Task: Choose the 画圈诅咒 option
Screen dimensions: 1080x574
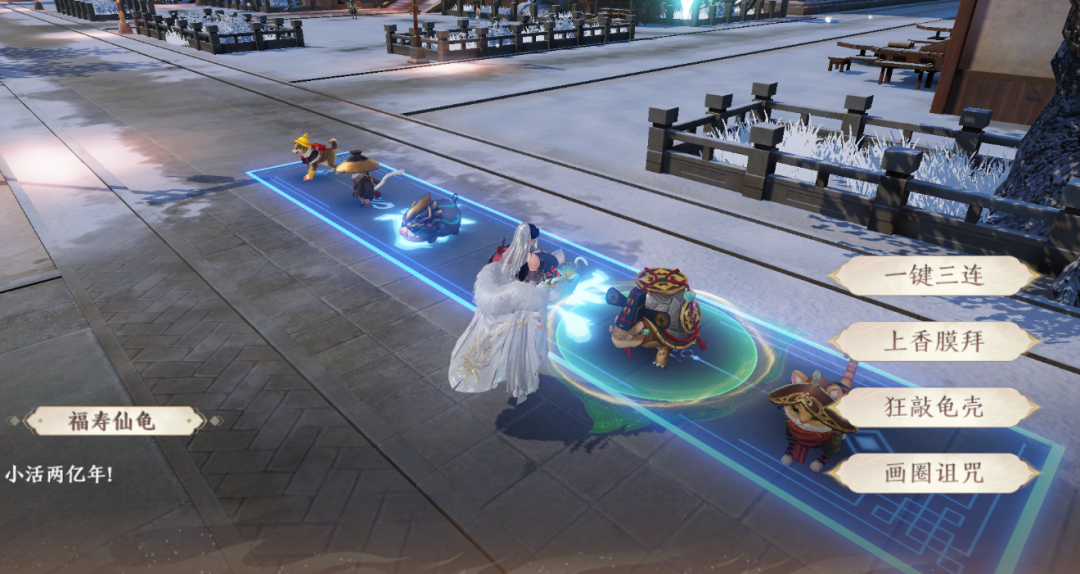Action: click(x=934, y=473)
